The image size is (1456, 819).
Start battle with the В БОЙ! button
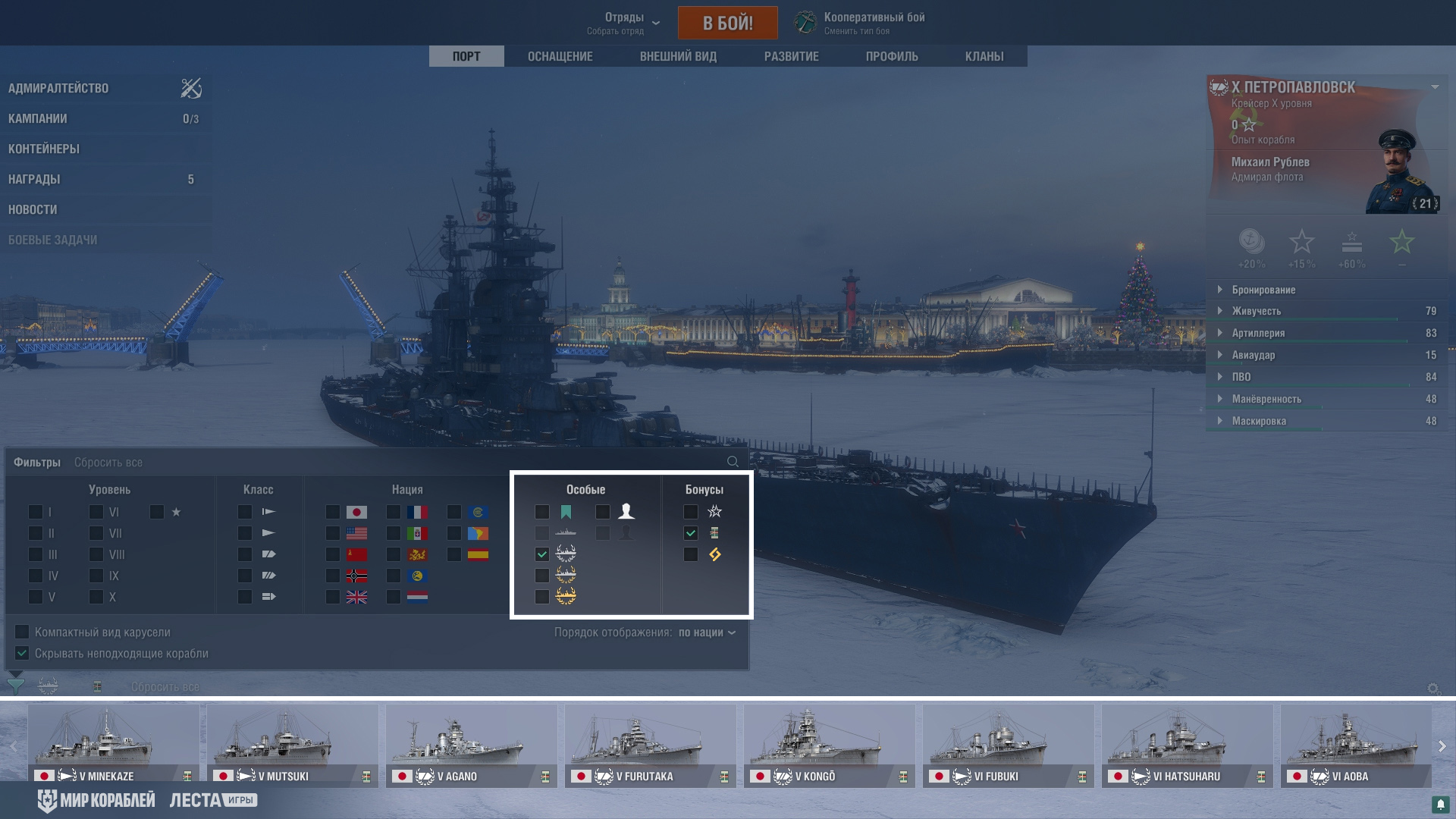click(x=727, y=23)
